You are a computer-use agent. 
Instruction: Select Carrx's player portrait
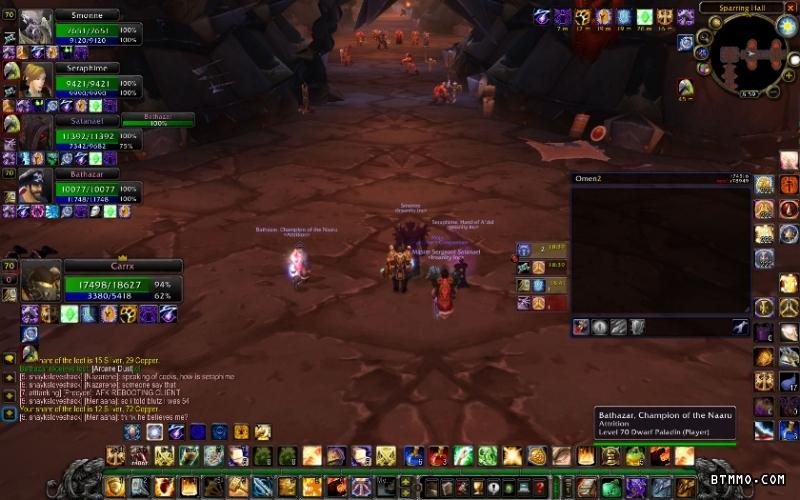pyautogui.click(x=41, y=283)
